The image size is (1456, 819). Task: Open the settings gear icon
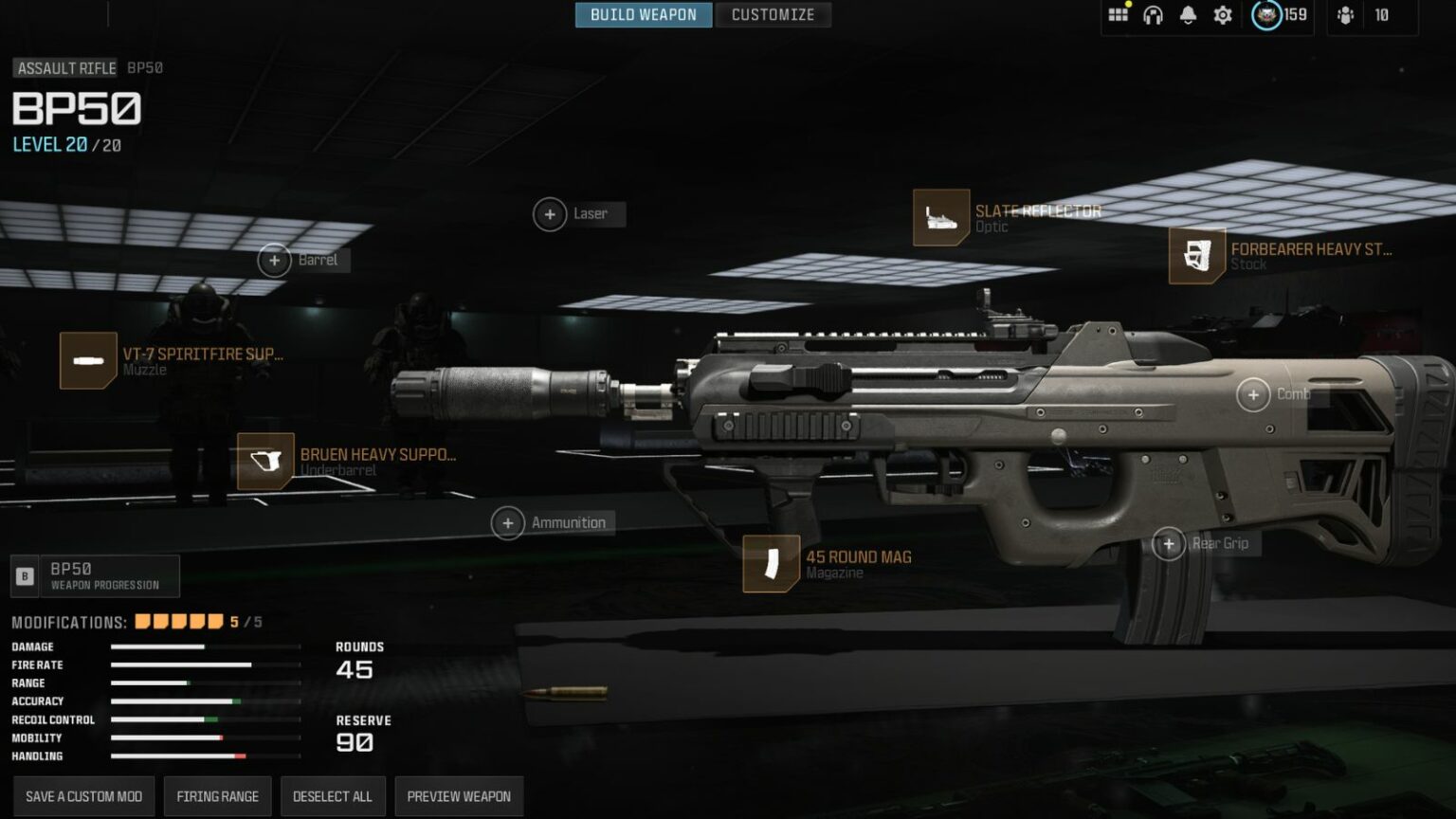pos(1222,15)
